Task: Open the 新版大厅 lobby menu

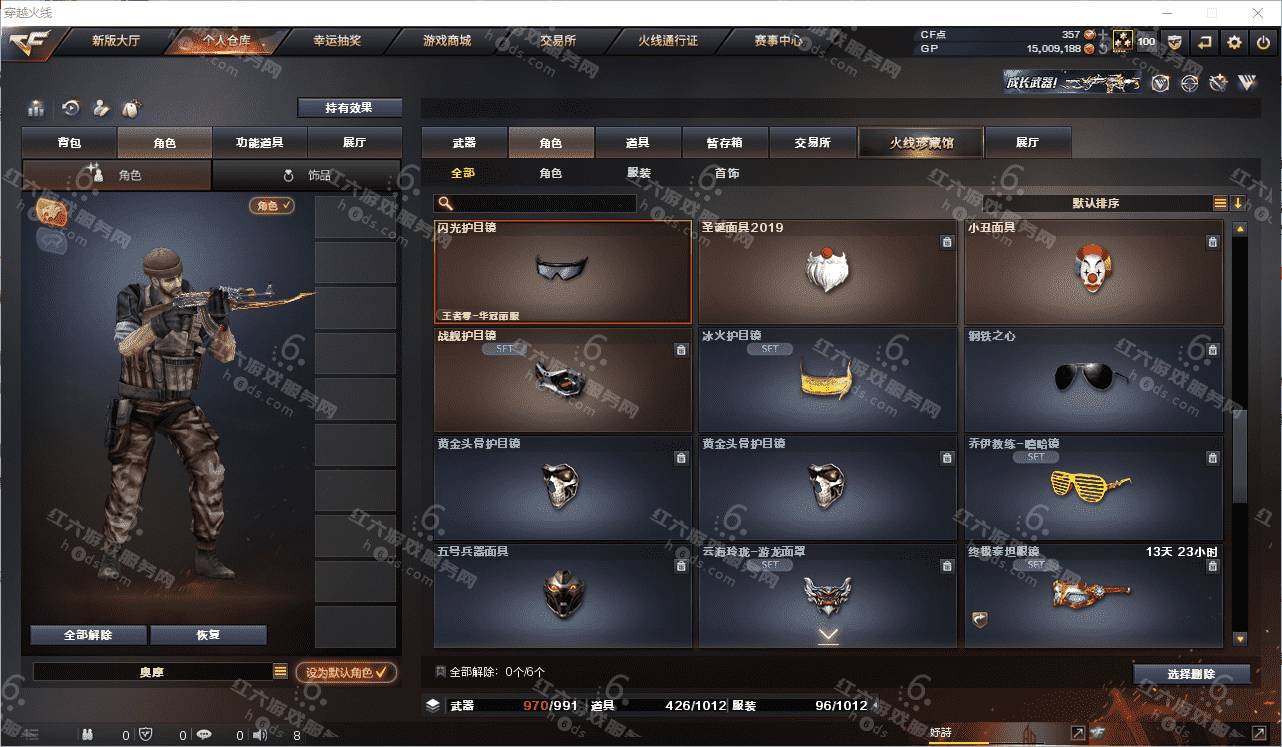Action: [x=116, y=42]
